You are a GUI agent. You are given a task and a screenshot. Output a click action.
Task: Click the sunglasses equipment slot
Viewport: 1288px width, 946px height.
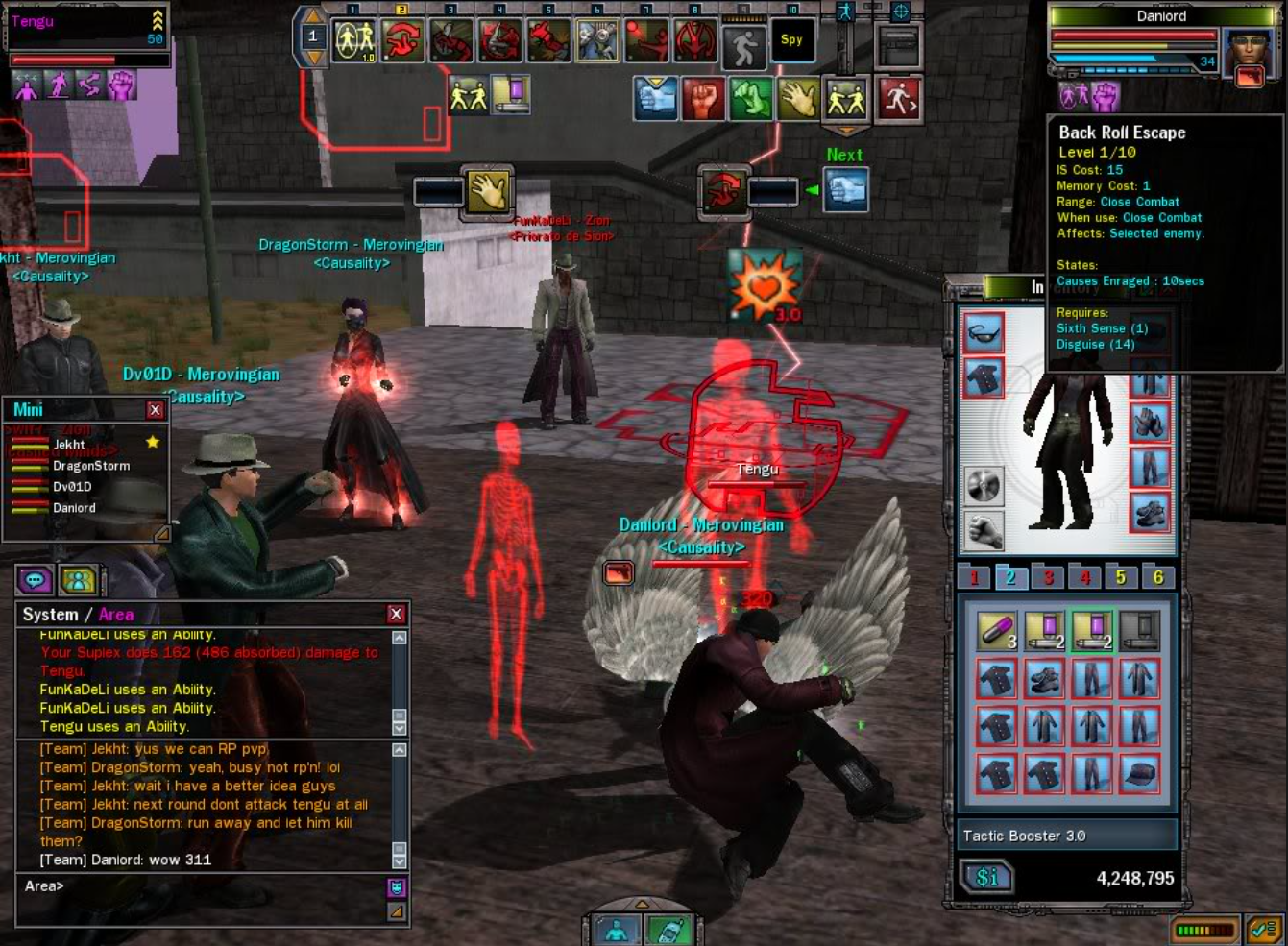984,332
